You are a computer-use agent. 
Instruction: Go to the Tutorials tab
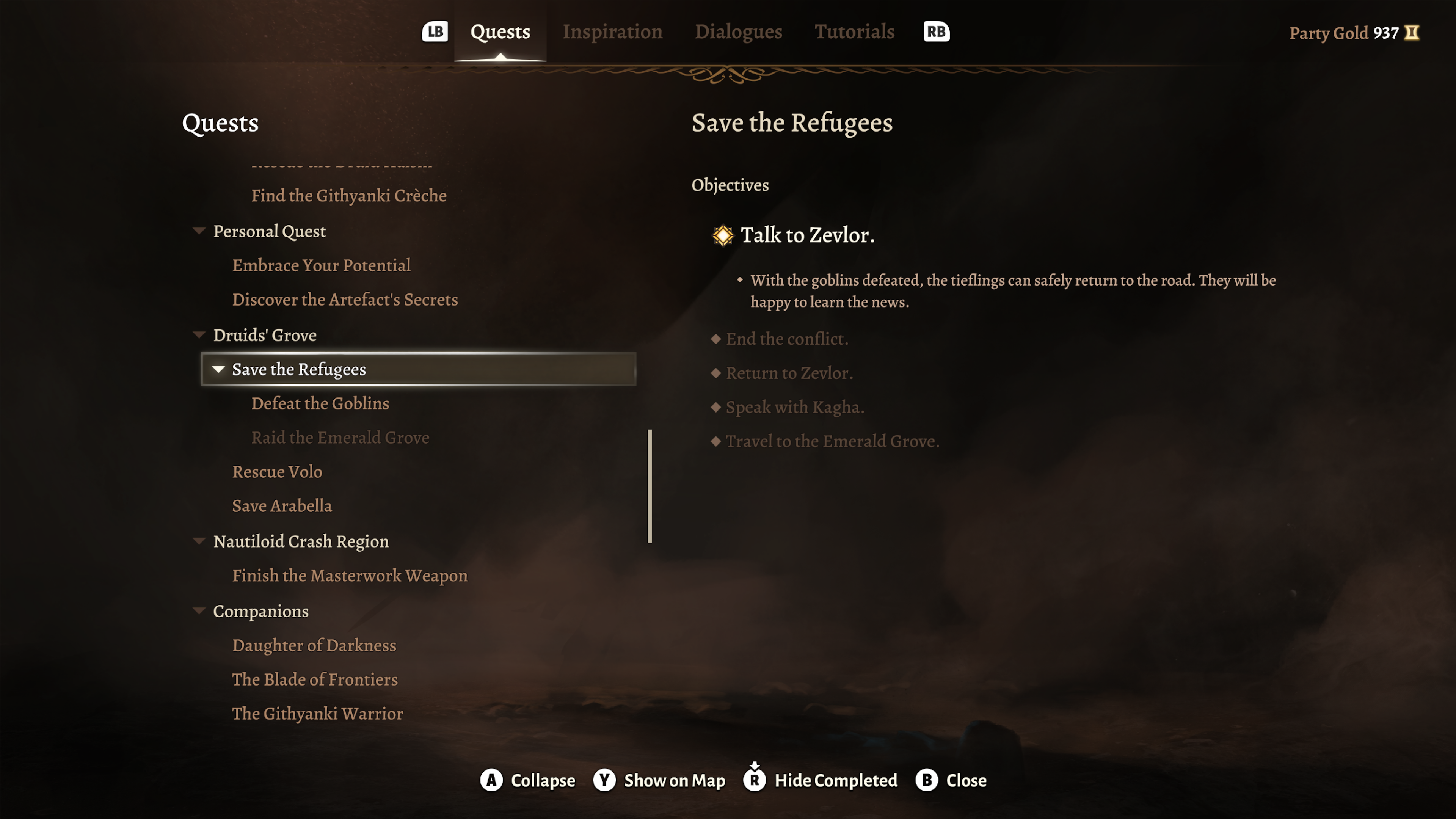[x=854, y=31]
